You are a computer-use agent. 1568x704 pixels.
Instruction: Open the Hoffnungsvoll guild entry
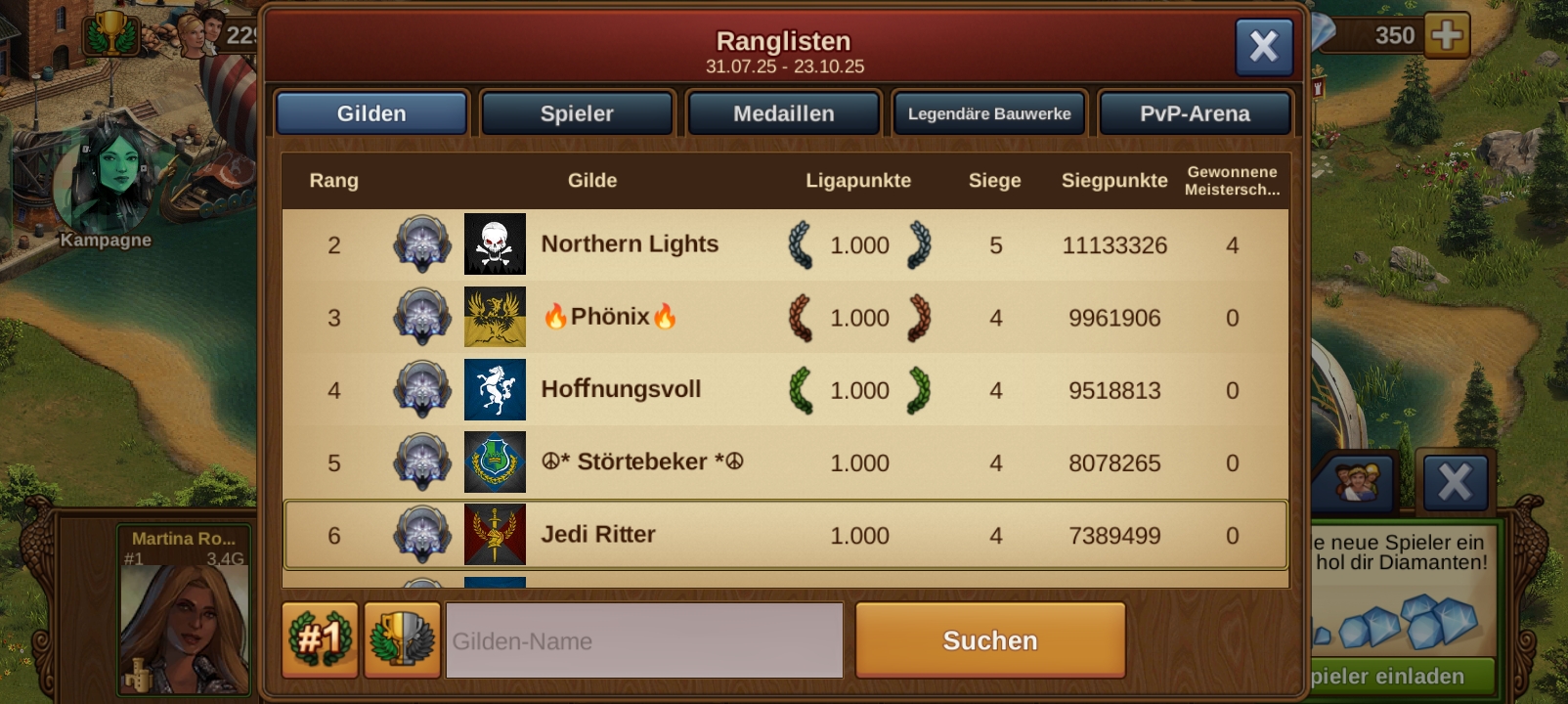pyautogui.click(x=621, y=389)
